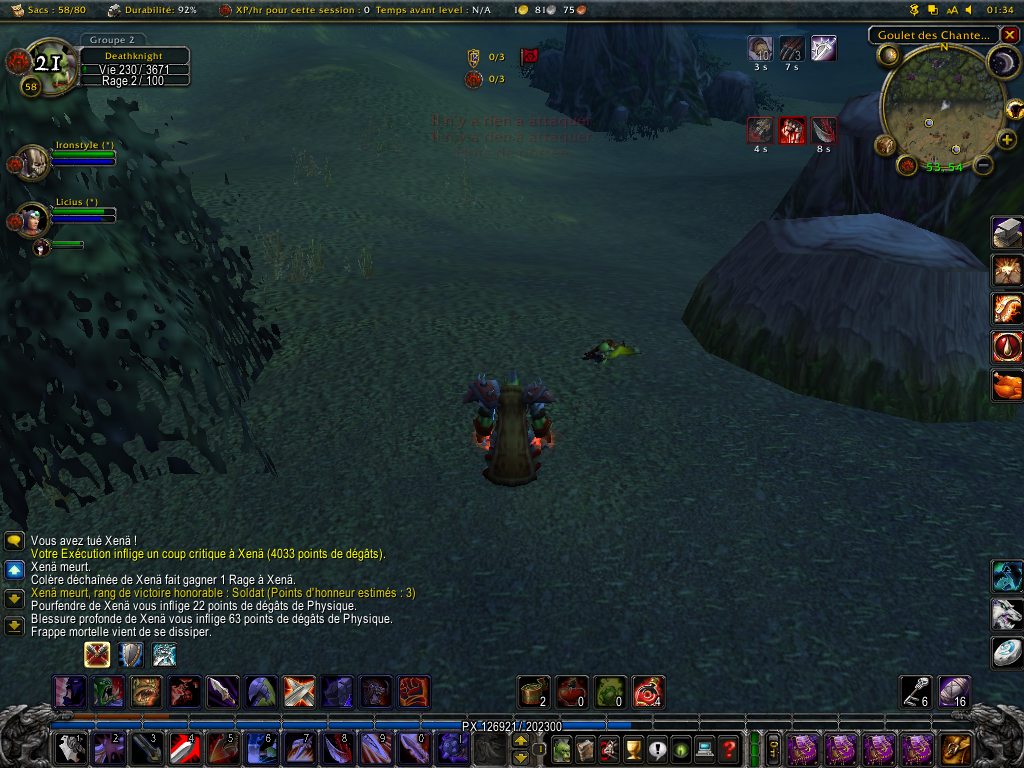Select the shield defensive stance icon
Screen dimensions: 1024x768
pyautogui.click(x=131, y=655)
